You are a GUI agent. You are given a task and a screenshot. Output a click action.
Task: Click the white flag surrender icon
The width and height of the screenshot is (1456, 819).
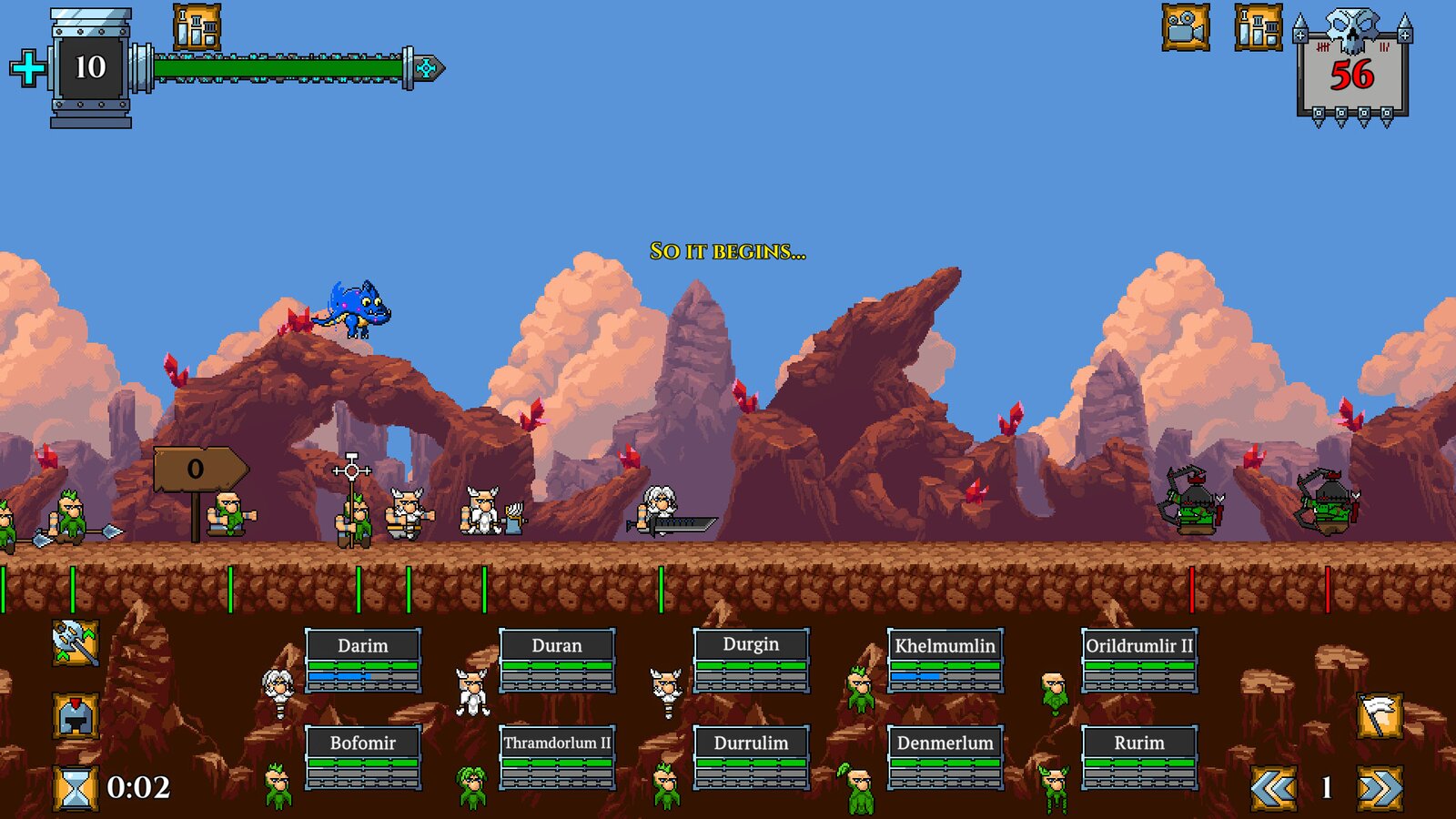(1380, 716)
